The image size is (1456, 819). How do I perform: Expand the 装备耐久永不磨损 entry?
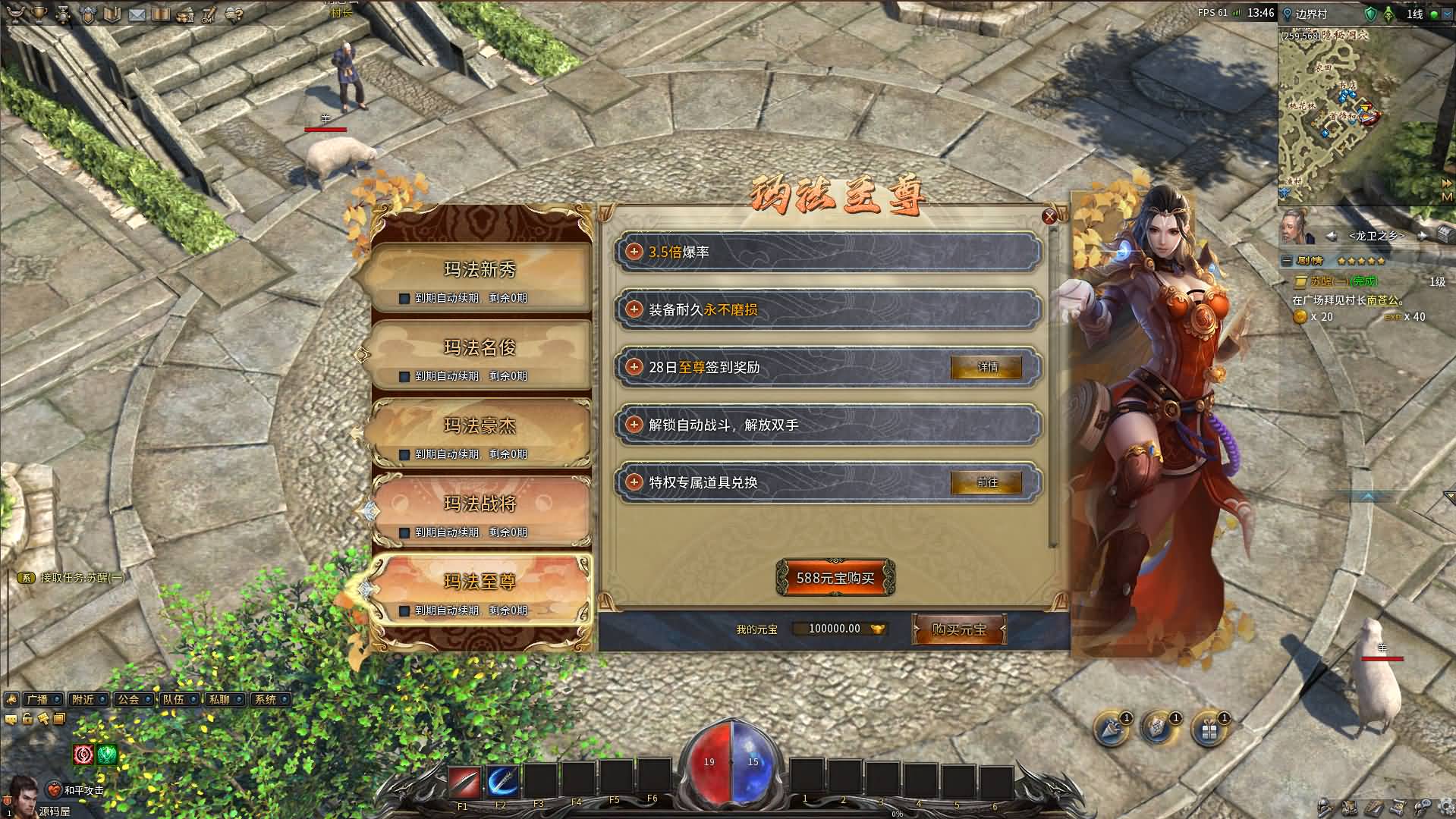point(634,309)
